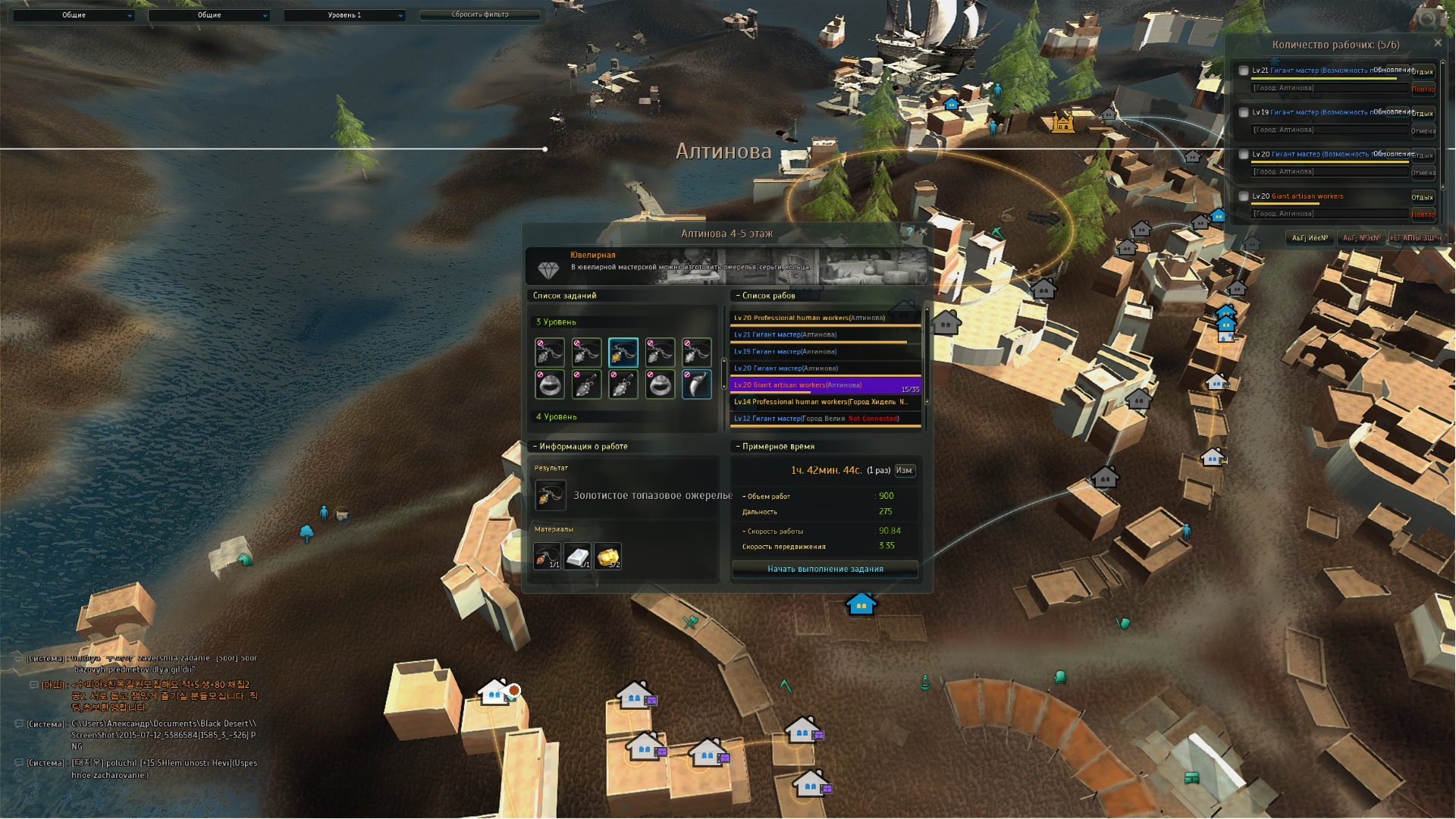The image size is (1456, 819).
Task: Select Lv.20 Giant artisan workers in job list
Action: coord(825,385)
